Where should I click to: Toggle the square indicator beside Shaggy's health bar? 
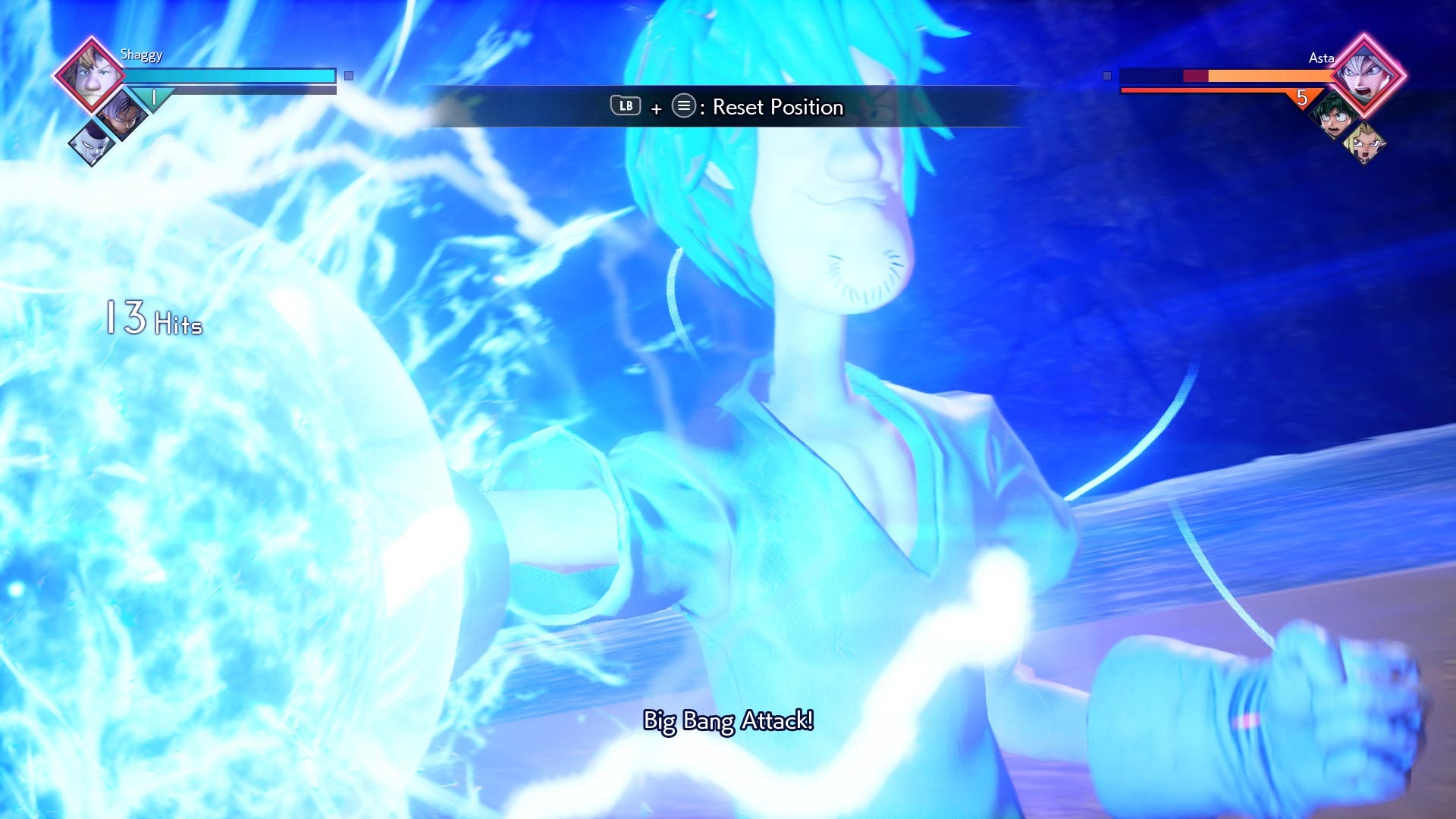tap(348, 76)
